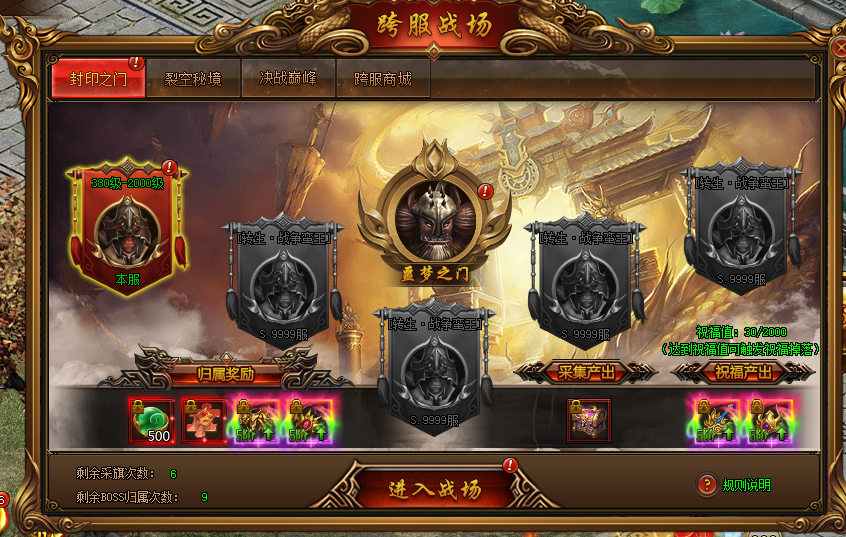This screenshot has width=846, height=537.
Task: Open the 裂空秘境 tab
Action: 193,79
